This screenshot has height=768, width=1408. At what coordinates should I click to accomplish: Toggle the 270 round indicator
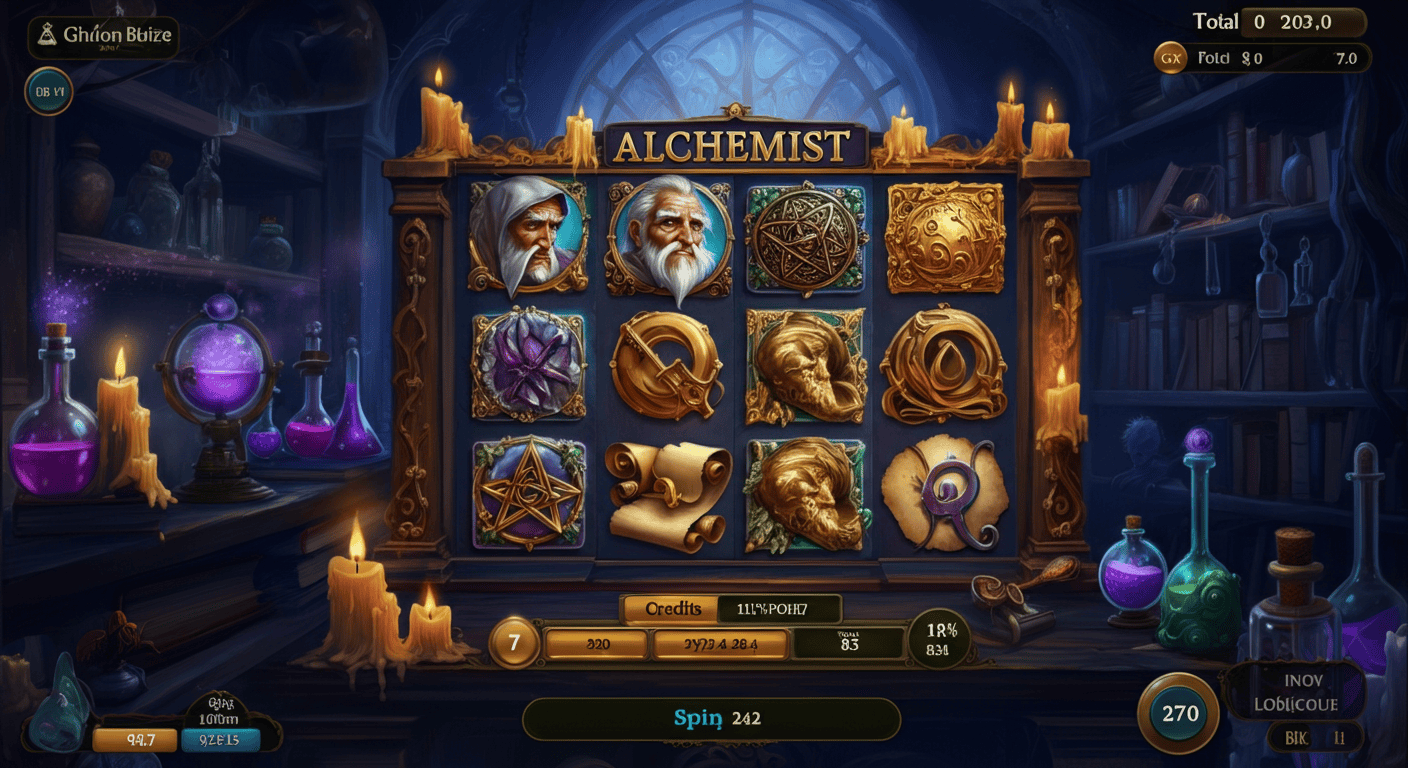click(x=1181, y=713)
